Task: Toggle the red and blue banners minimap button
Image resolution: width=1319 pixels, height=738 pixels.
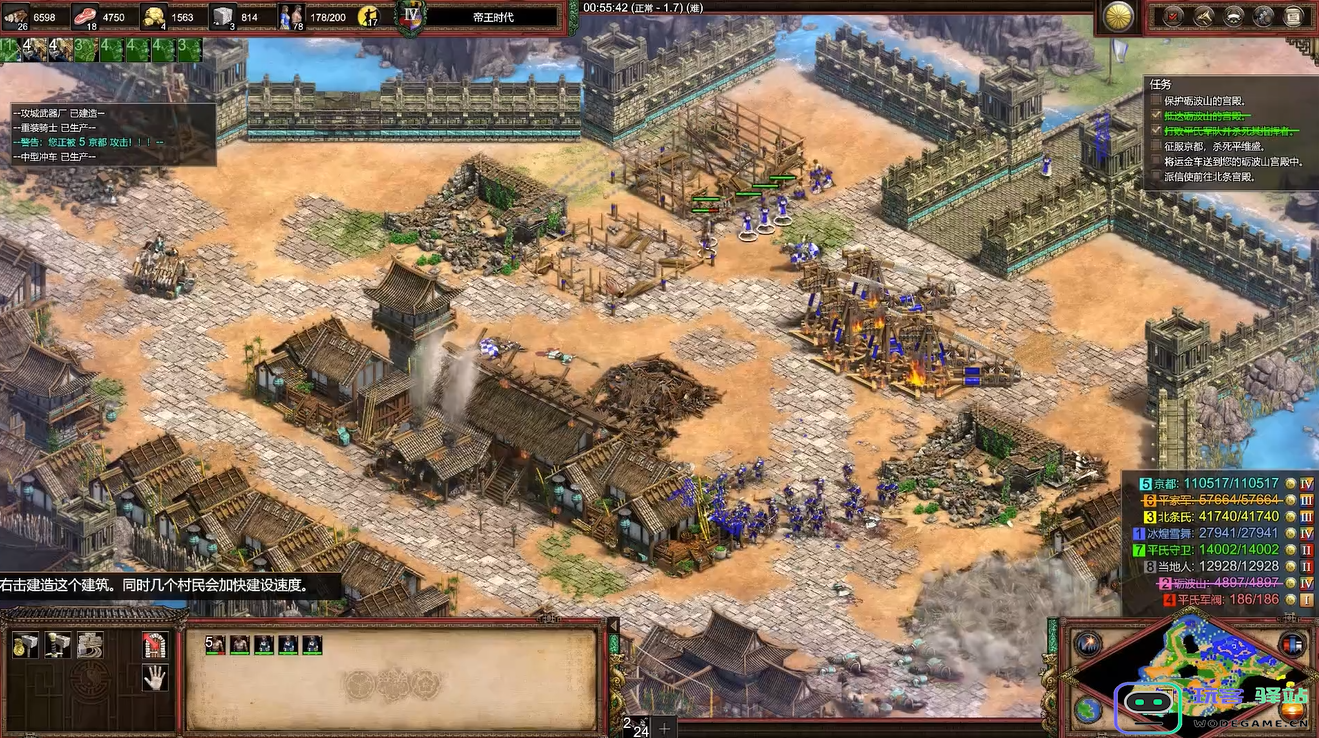Action: 1293,645
